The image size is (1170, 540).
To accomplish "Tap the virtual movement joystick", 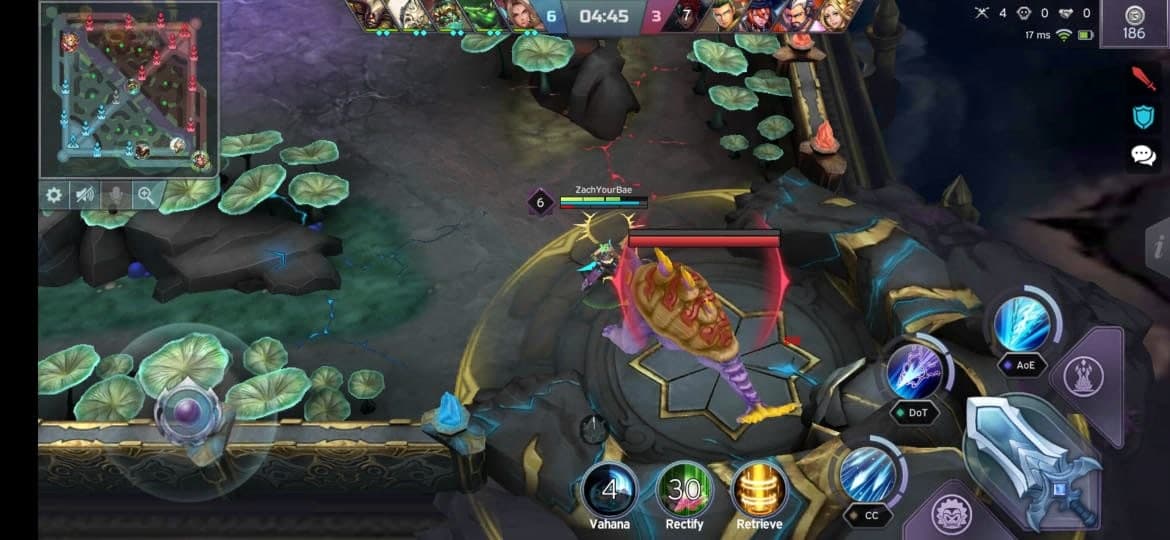I will pos(188,411).
